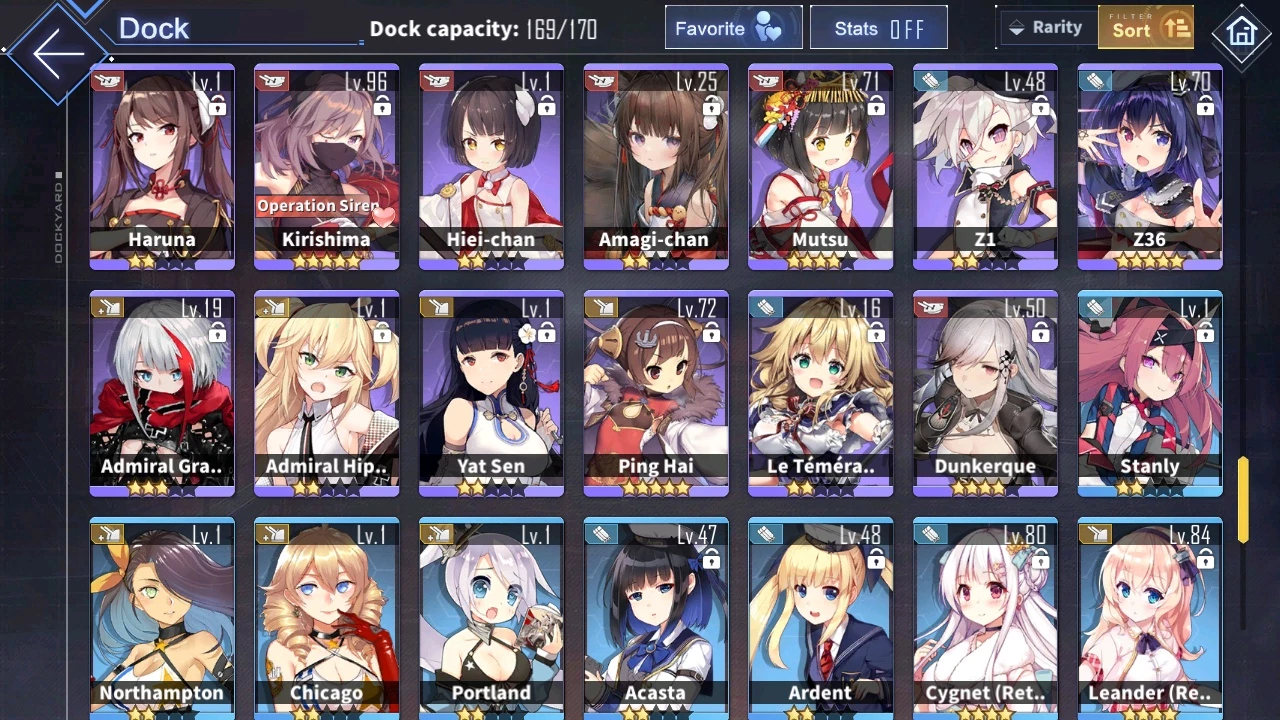Click the lock icon on Yat Sen's card
Screen dimensions: 1280x720
[x=546, y=334]
